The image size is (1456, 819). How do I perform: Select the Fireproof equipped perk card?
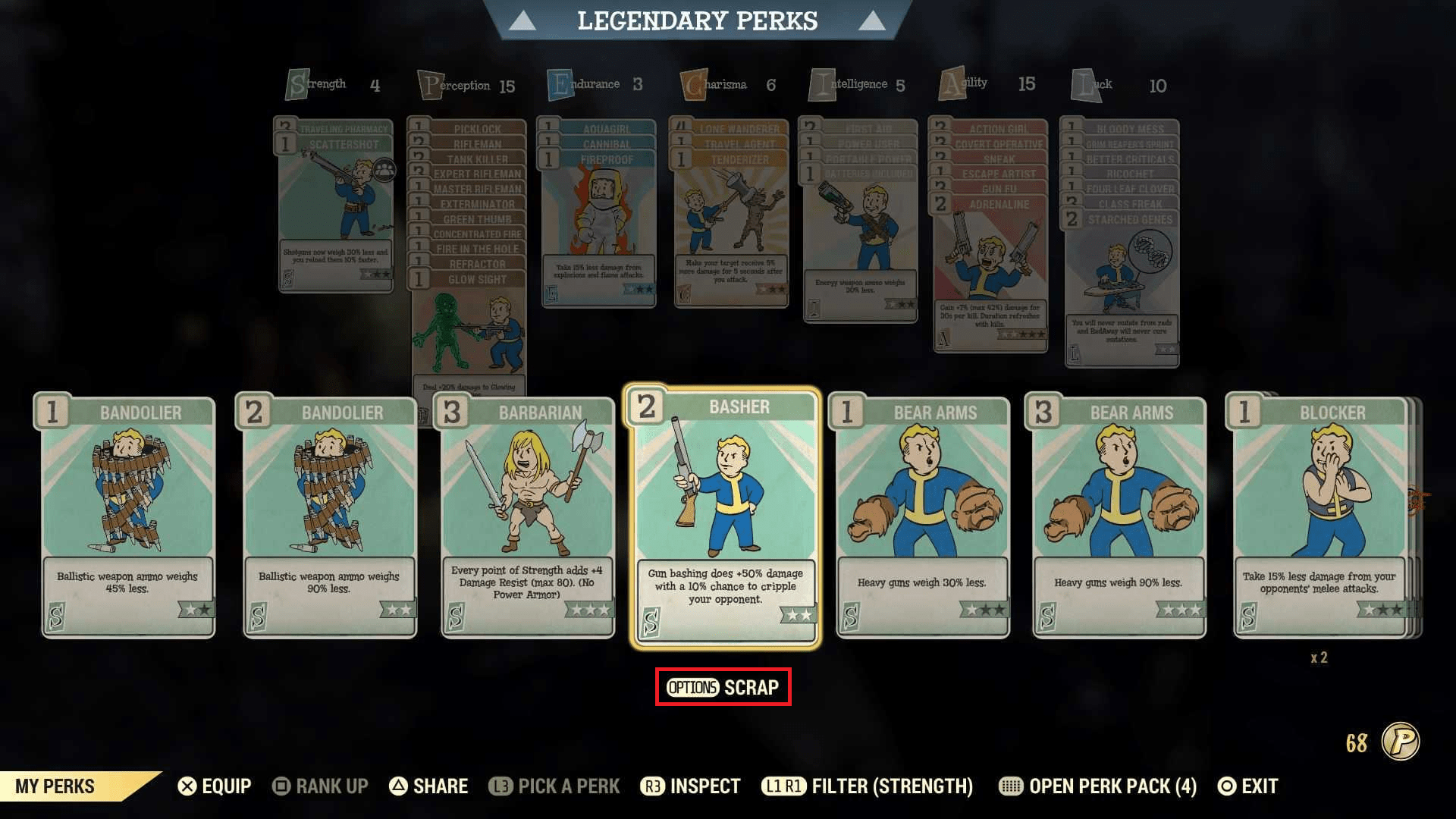[599, 227]
